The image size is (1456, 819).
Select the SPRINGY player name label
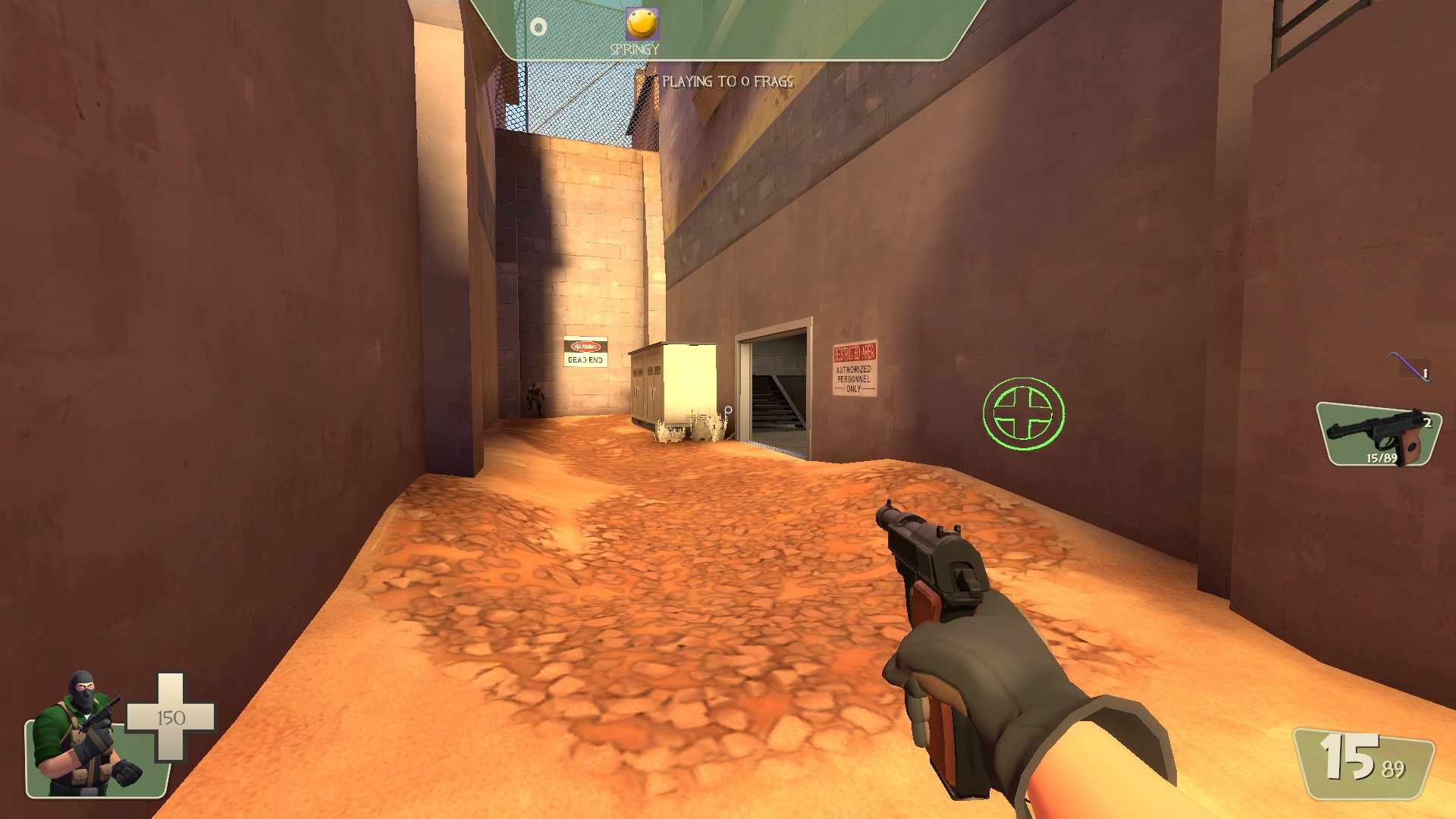(634, 49)
